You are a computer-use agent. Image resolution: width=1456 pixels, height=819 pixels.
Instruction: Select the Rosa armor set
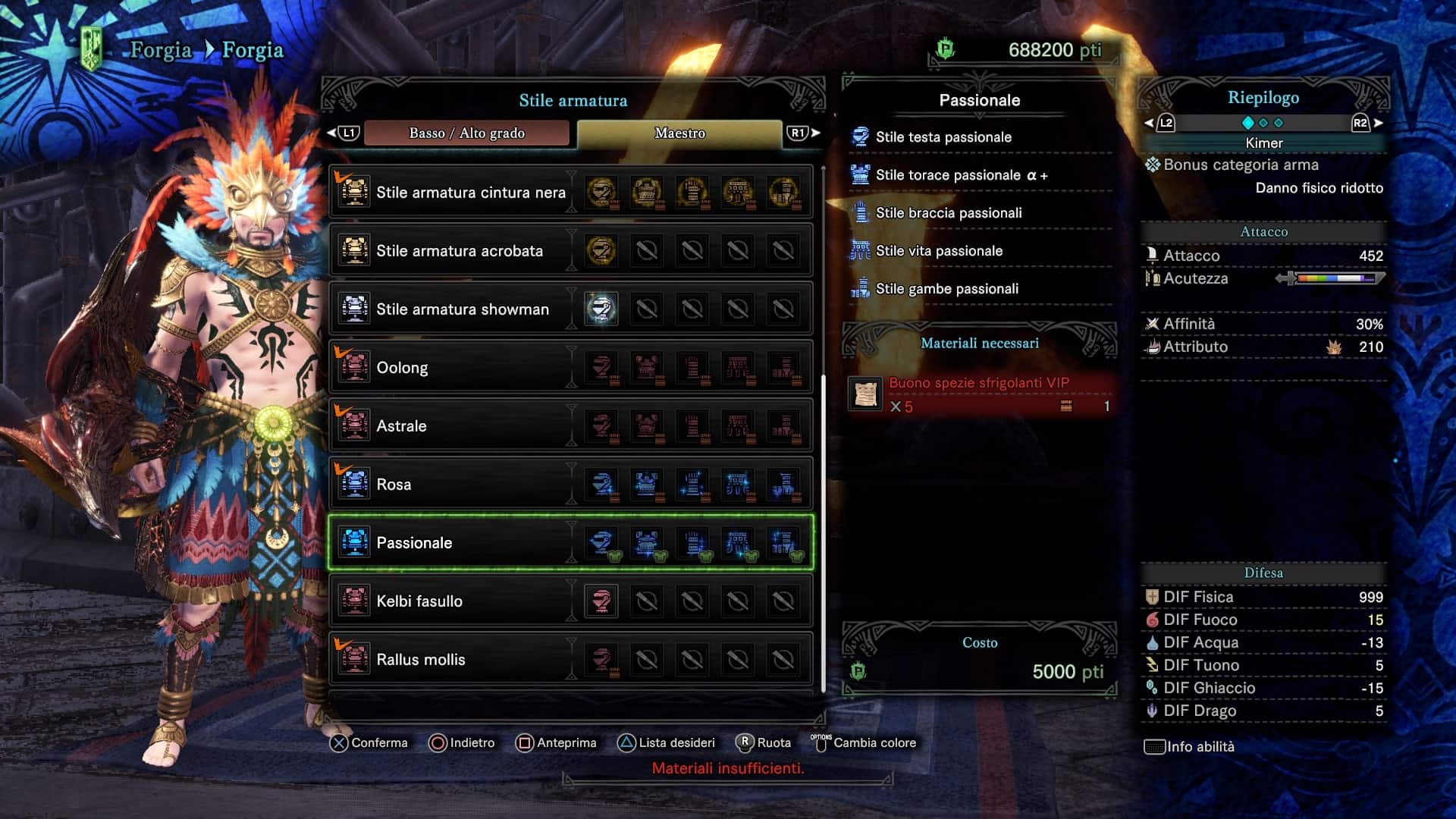pyautogui.click(x=394, y=485)
